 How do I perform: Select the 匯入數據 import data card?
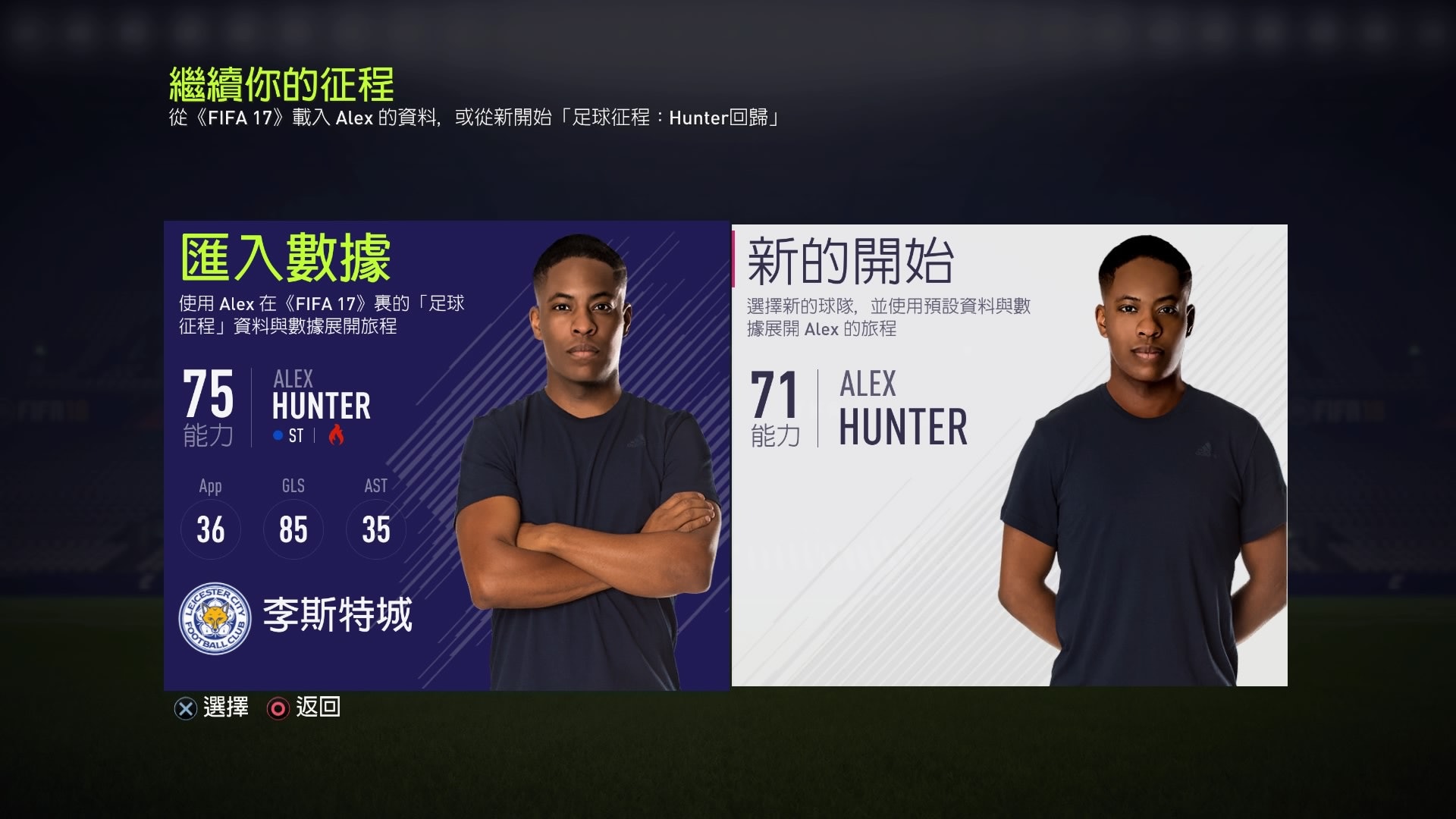click(x=446, y=455)
